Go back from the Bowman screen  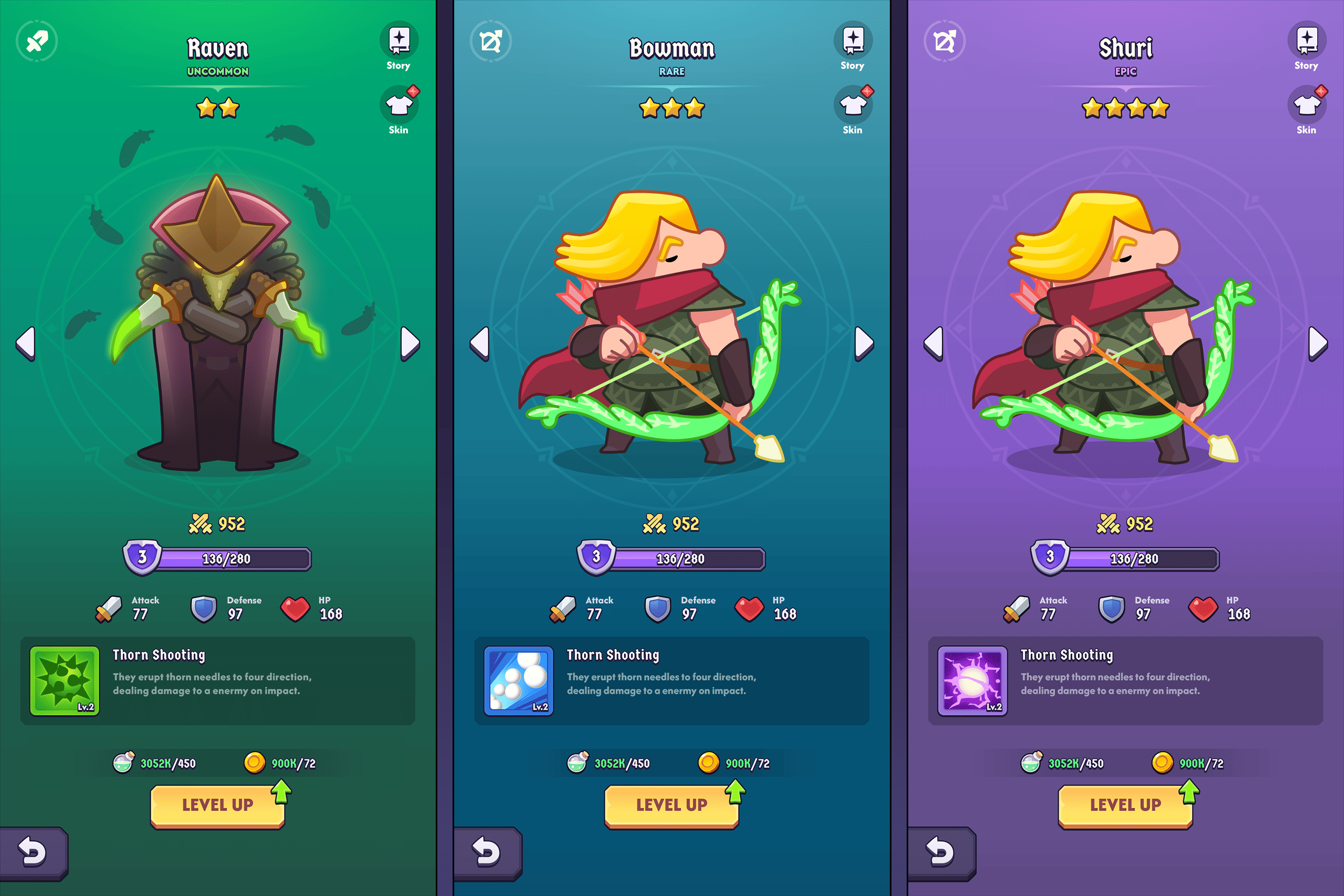(x=486, y=852)
